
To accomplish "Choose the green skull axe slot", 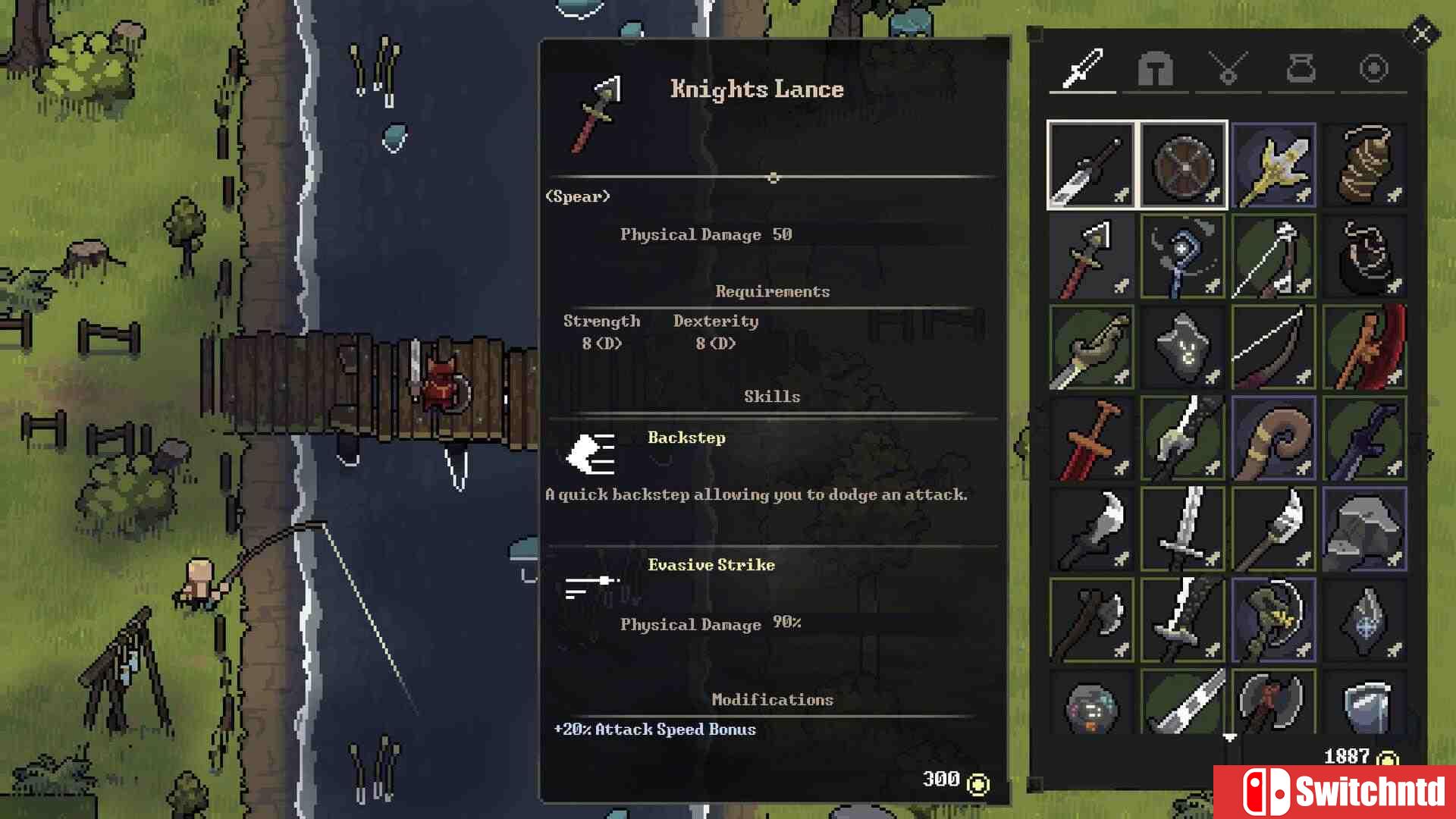I will 1273,620.
